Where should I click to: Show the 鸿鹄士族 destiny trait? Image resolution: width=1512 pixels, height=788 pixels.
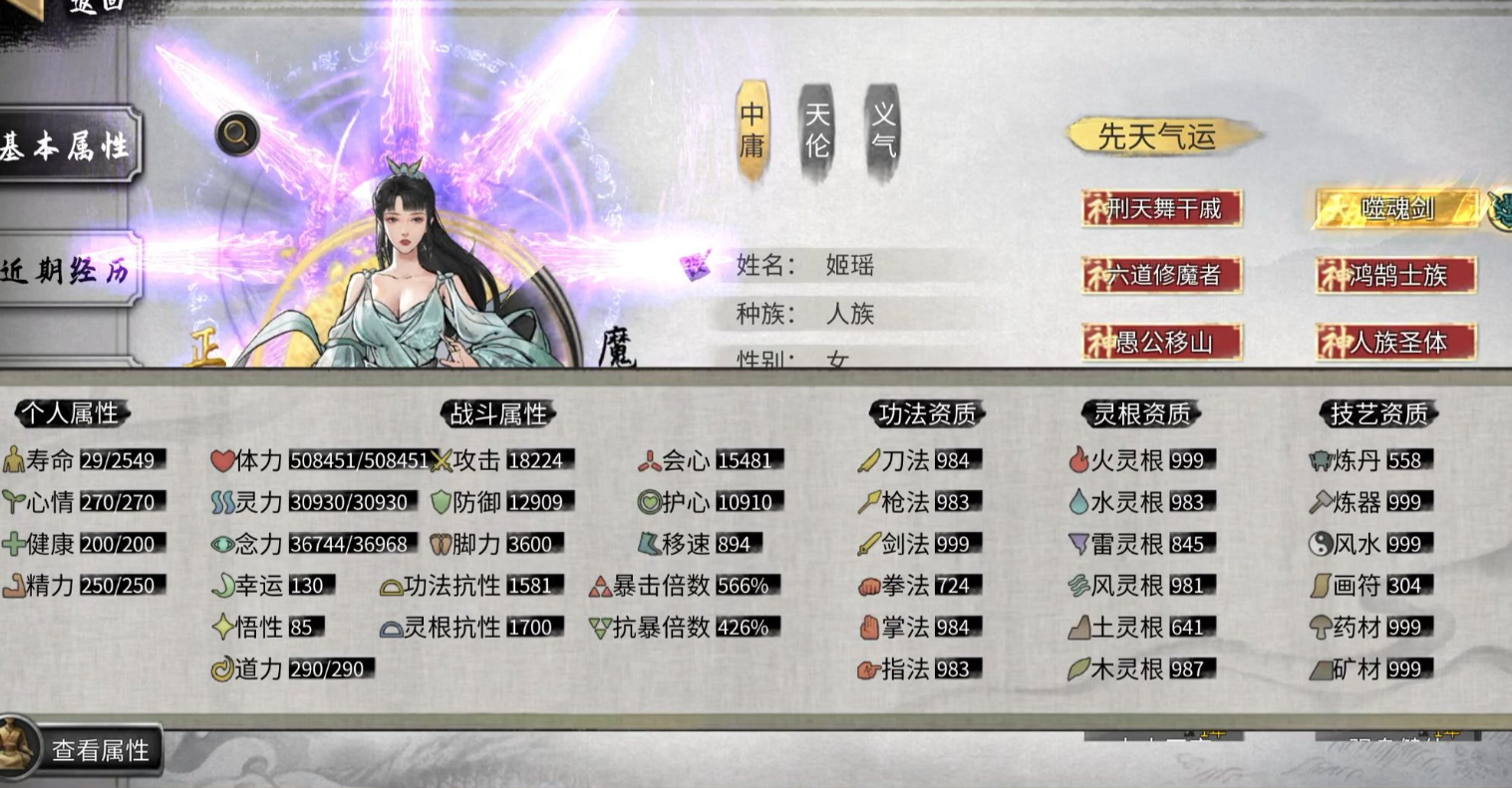[x=1395, y=275]
